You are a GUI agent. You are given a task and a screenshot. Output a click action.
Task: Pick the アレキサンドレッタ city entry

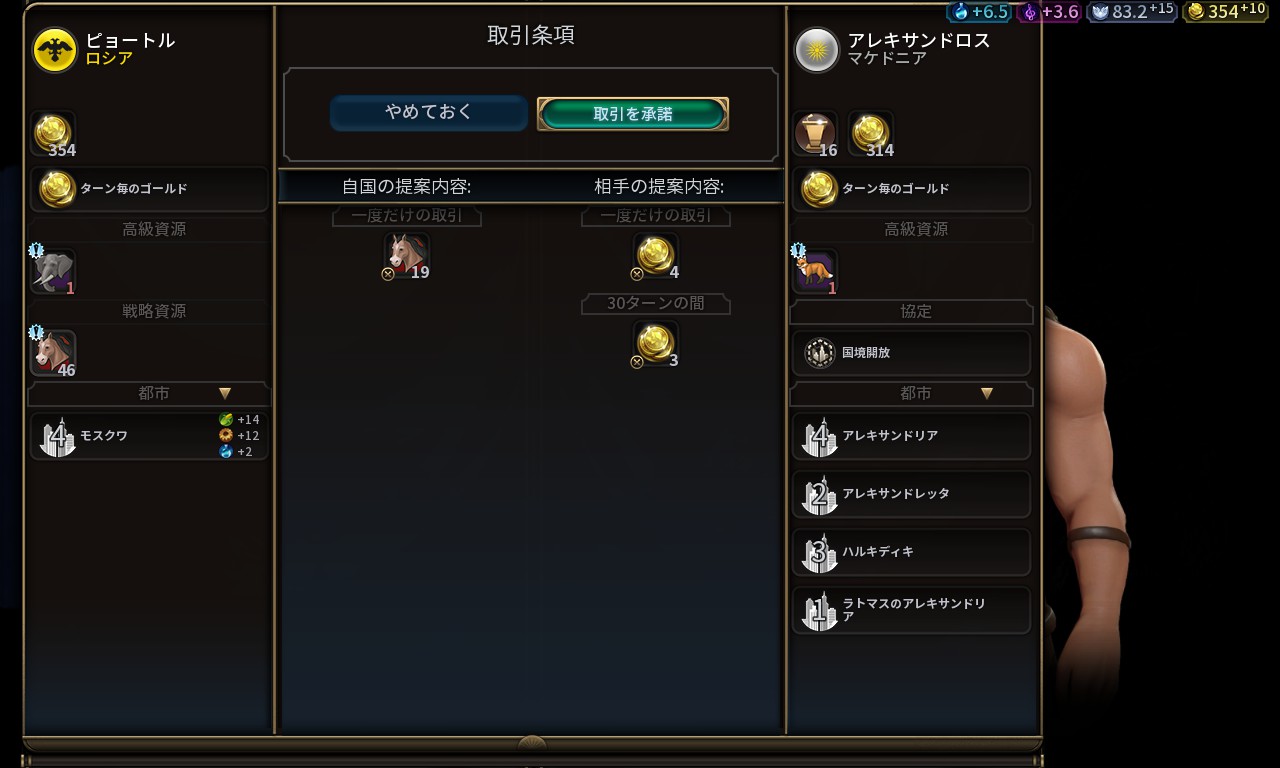(x=911, y=494)
